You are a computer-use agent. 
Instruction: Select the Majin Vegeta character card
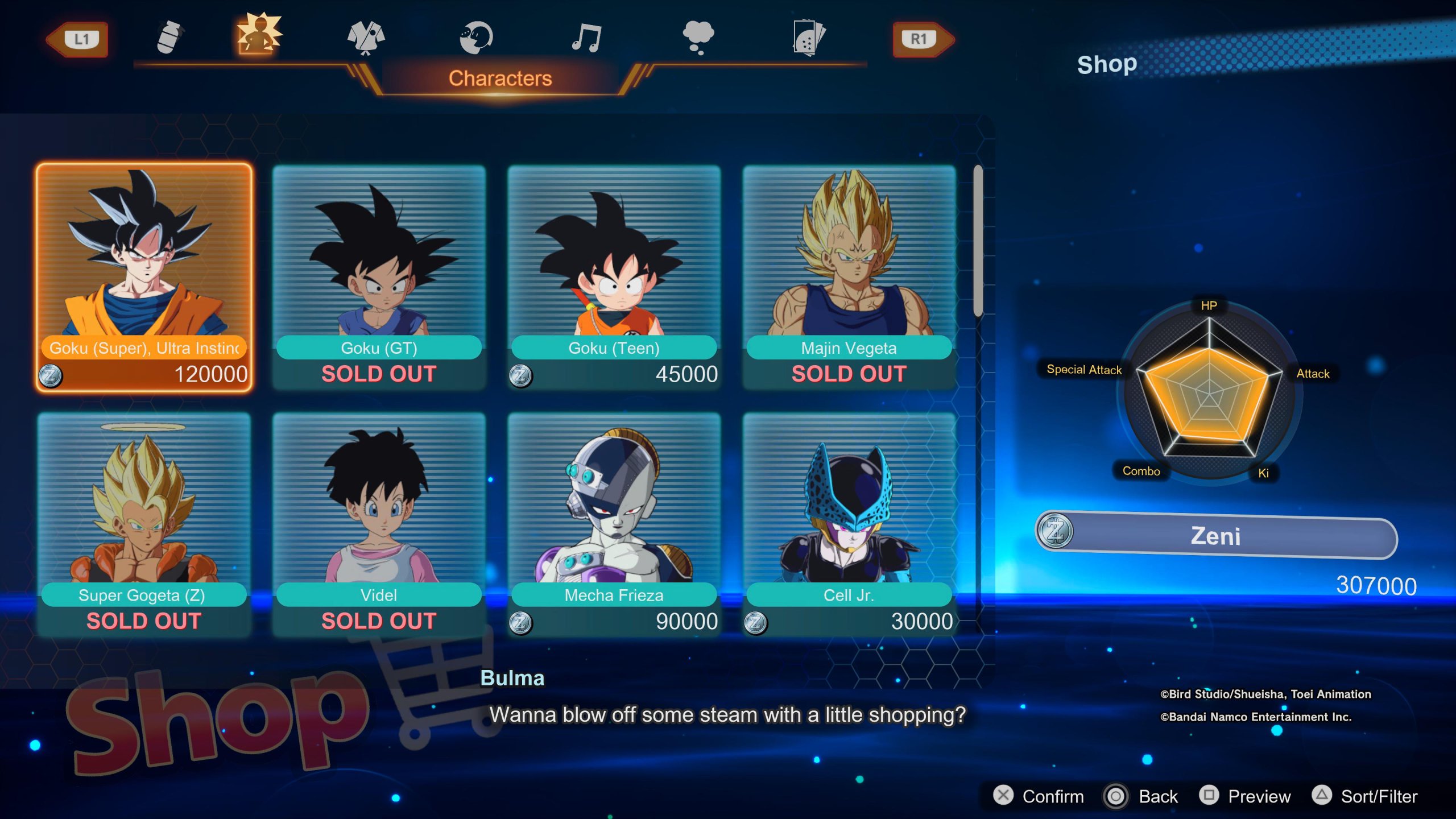pyautogui.click(x=849, y=277)
